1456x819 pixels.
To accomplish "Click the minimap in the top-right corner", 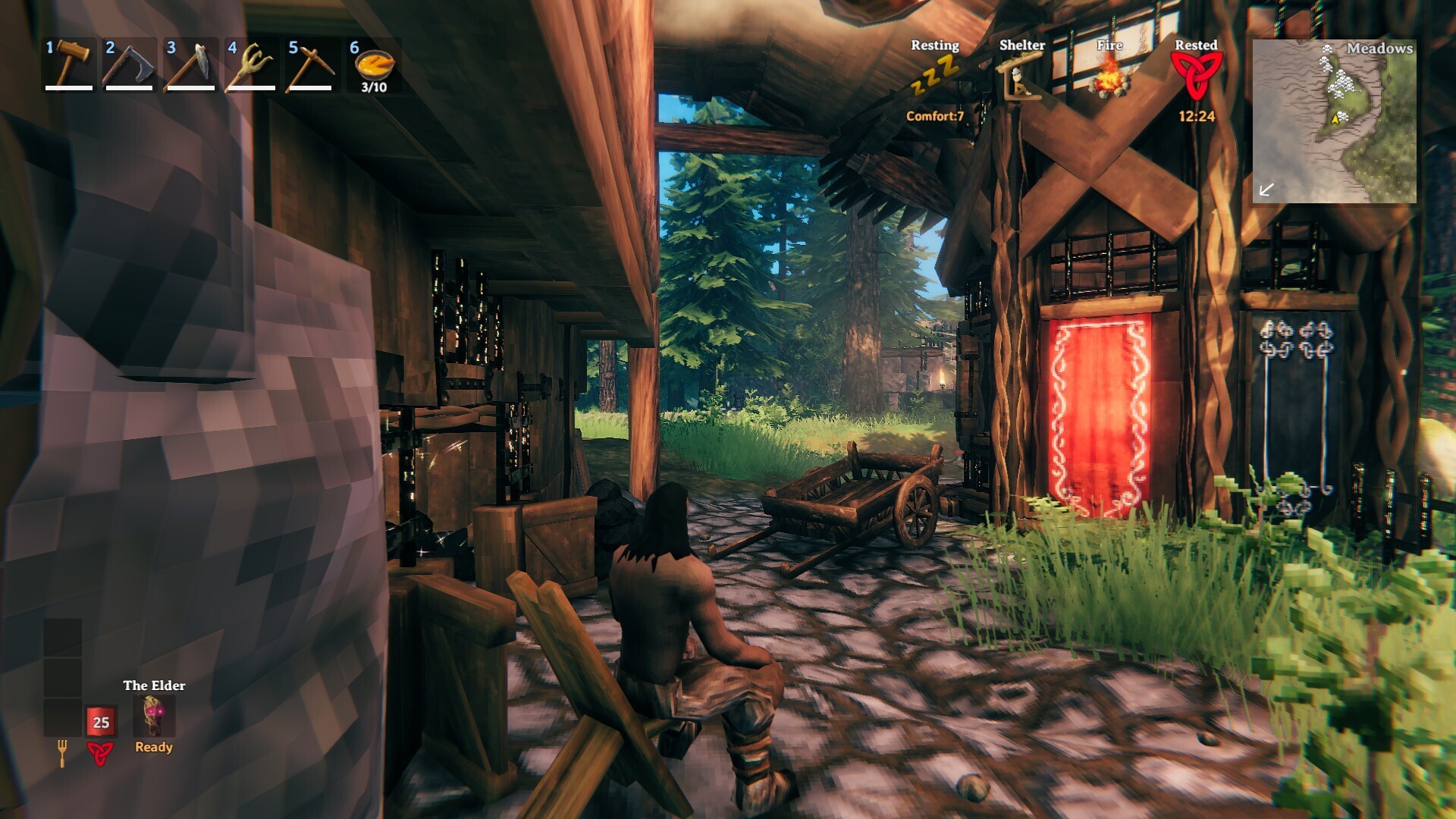I will click(x=1336, y=121).
